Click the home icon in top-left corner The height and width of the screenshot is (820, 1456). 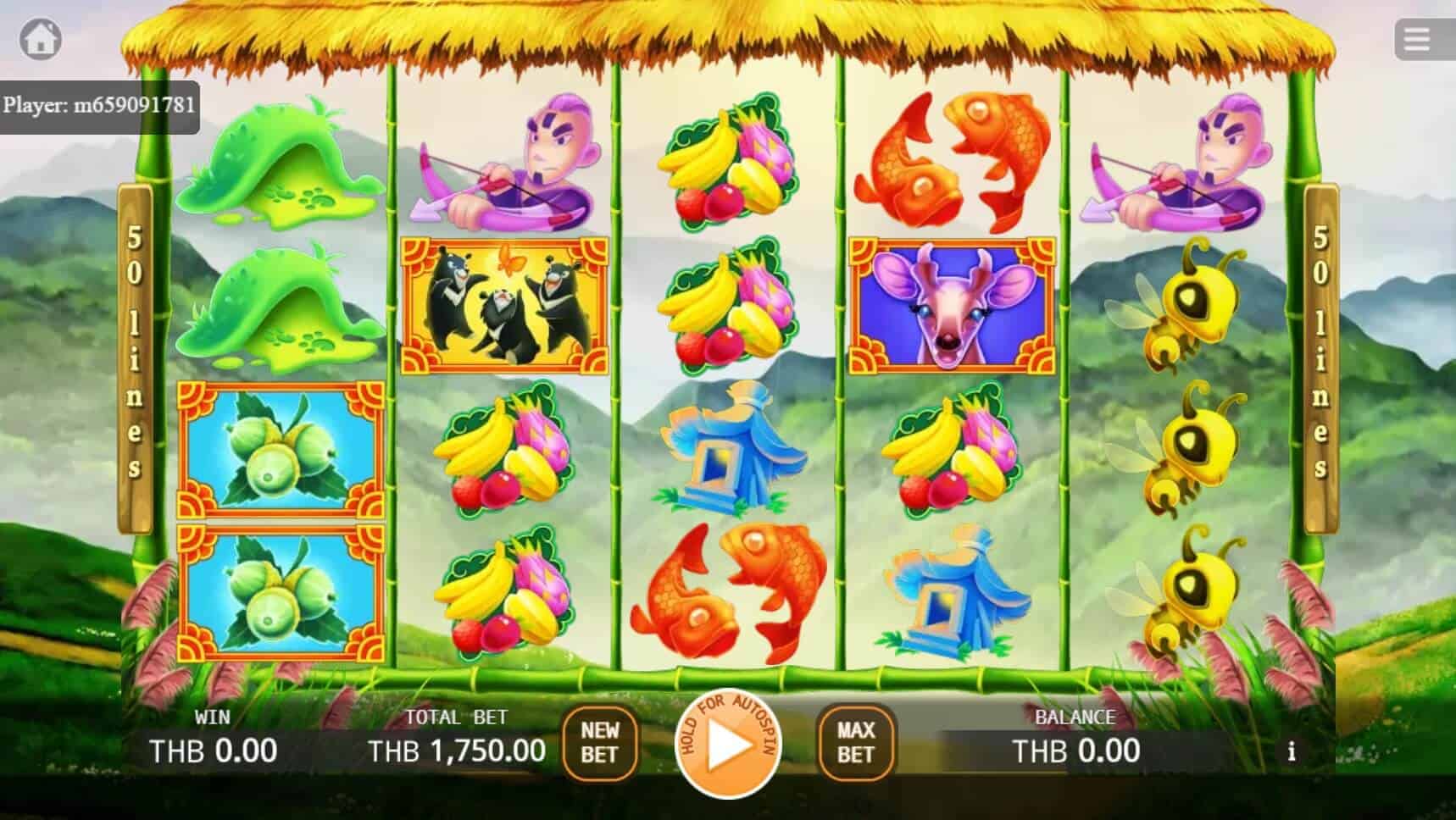click(41, 39)
